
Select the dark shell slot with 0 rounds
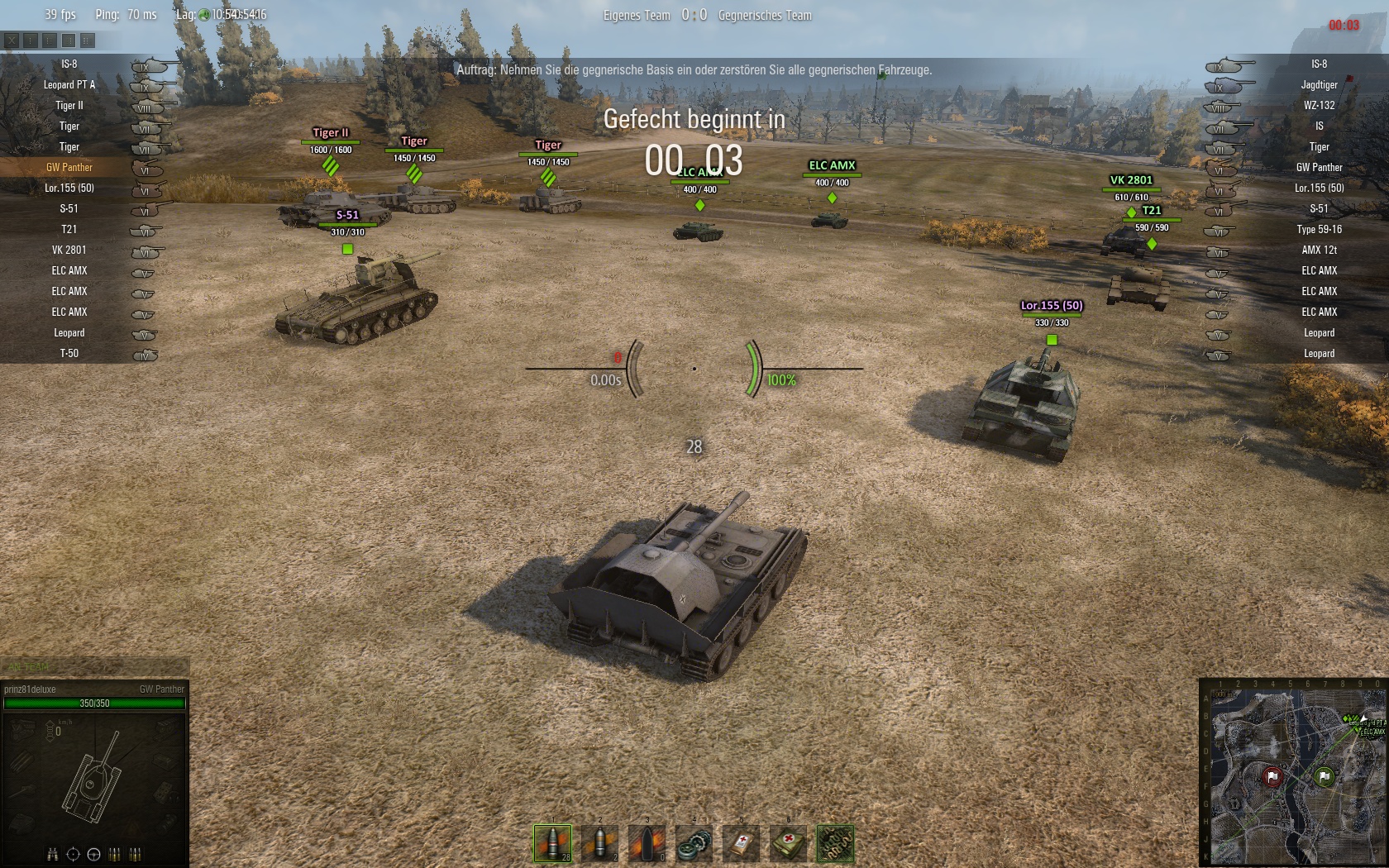(x=647, y=844)
